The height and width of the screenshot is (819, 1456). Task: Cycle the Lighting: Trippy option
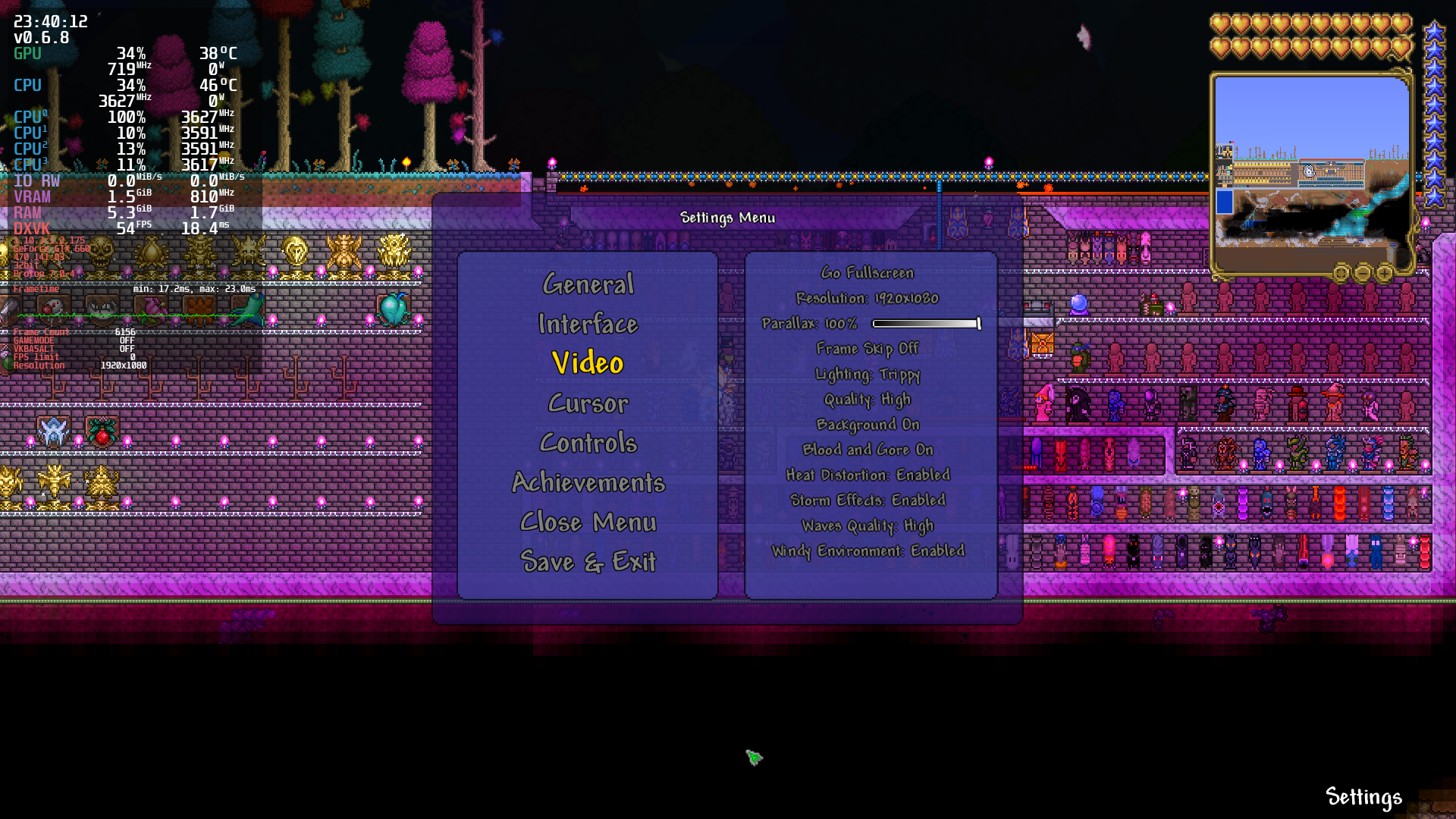click(x=868, y=374)
